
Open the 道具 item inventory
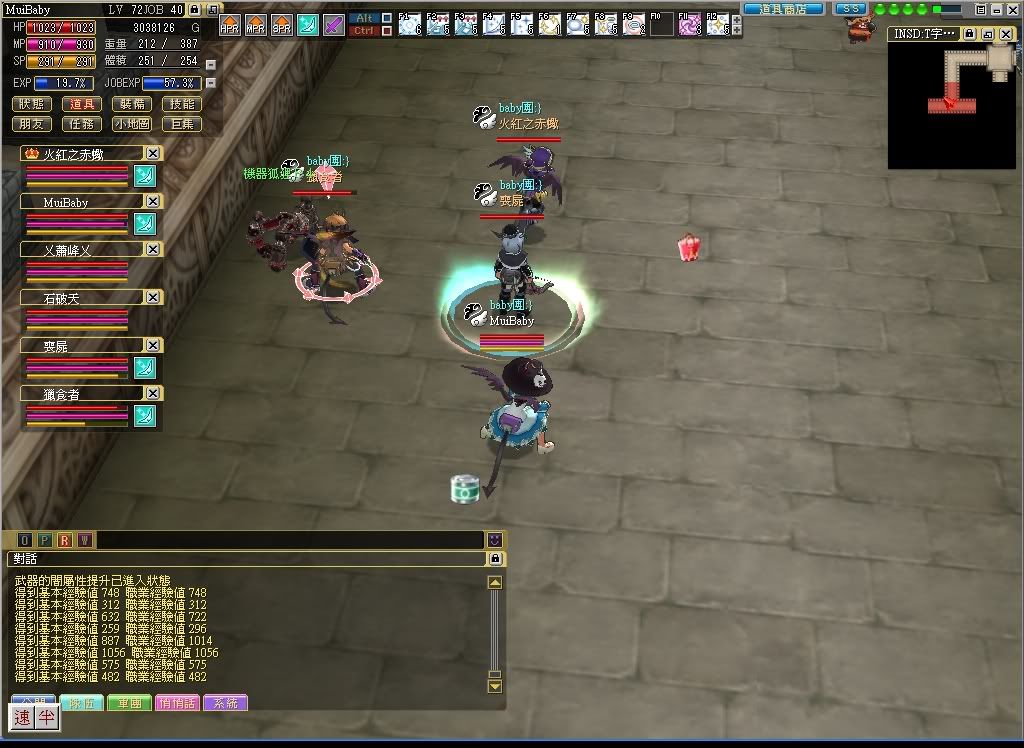point(83,104)
